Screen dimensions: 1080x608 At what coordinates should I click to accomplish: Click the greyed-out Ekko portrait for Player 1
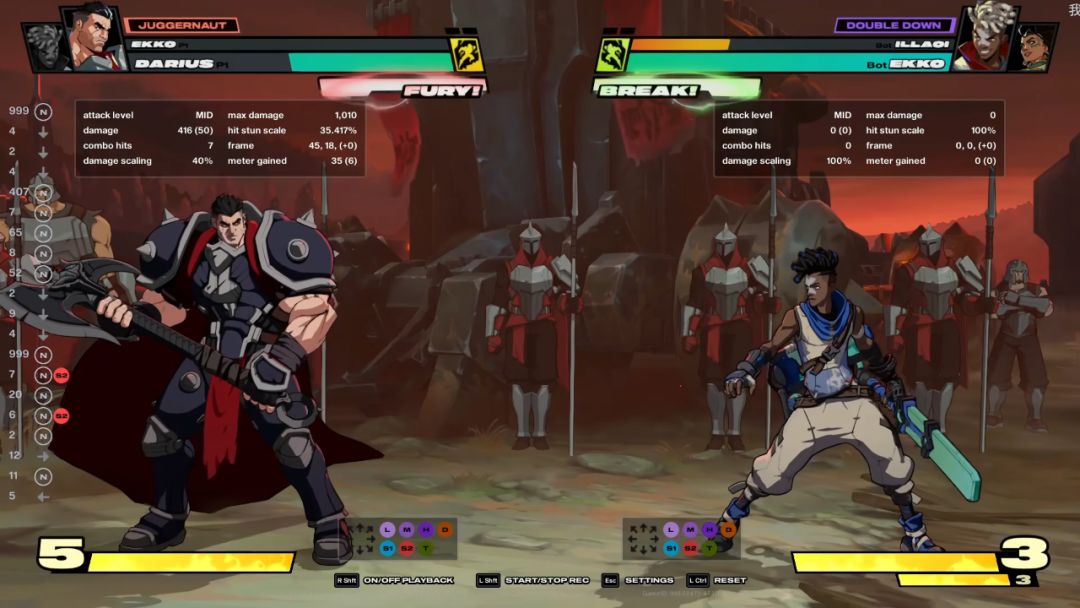click(x=45, y=46)
